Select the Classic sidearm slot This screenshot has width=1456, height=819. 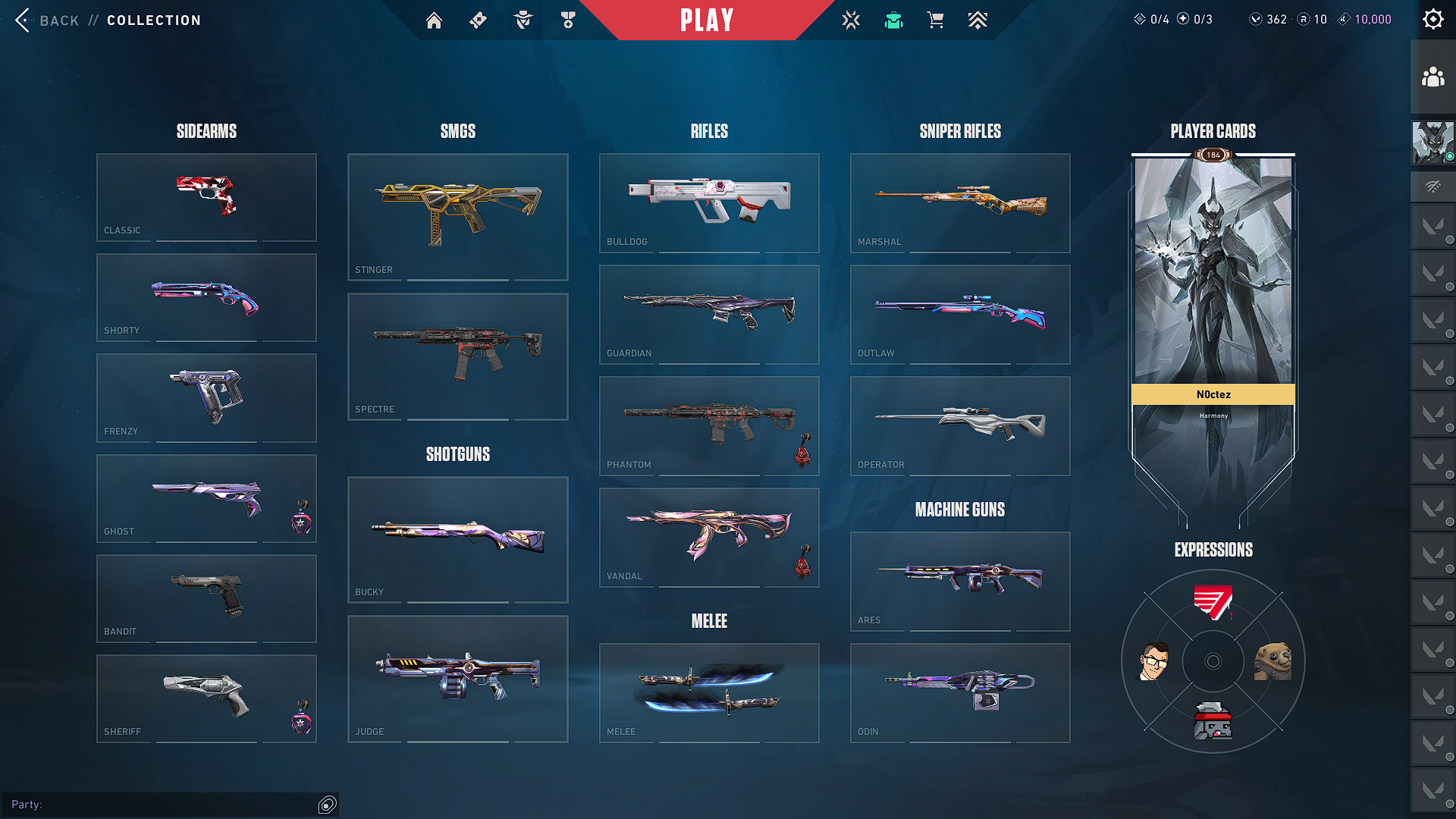(x=206, y=197)
